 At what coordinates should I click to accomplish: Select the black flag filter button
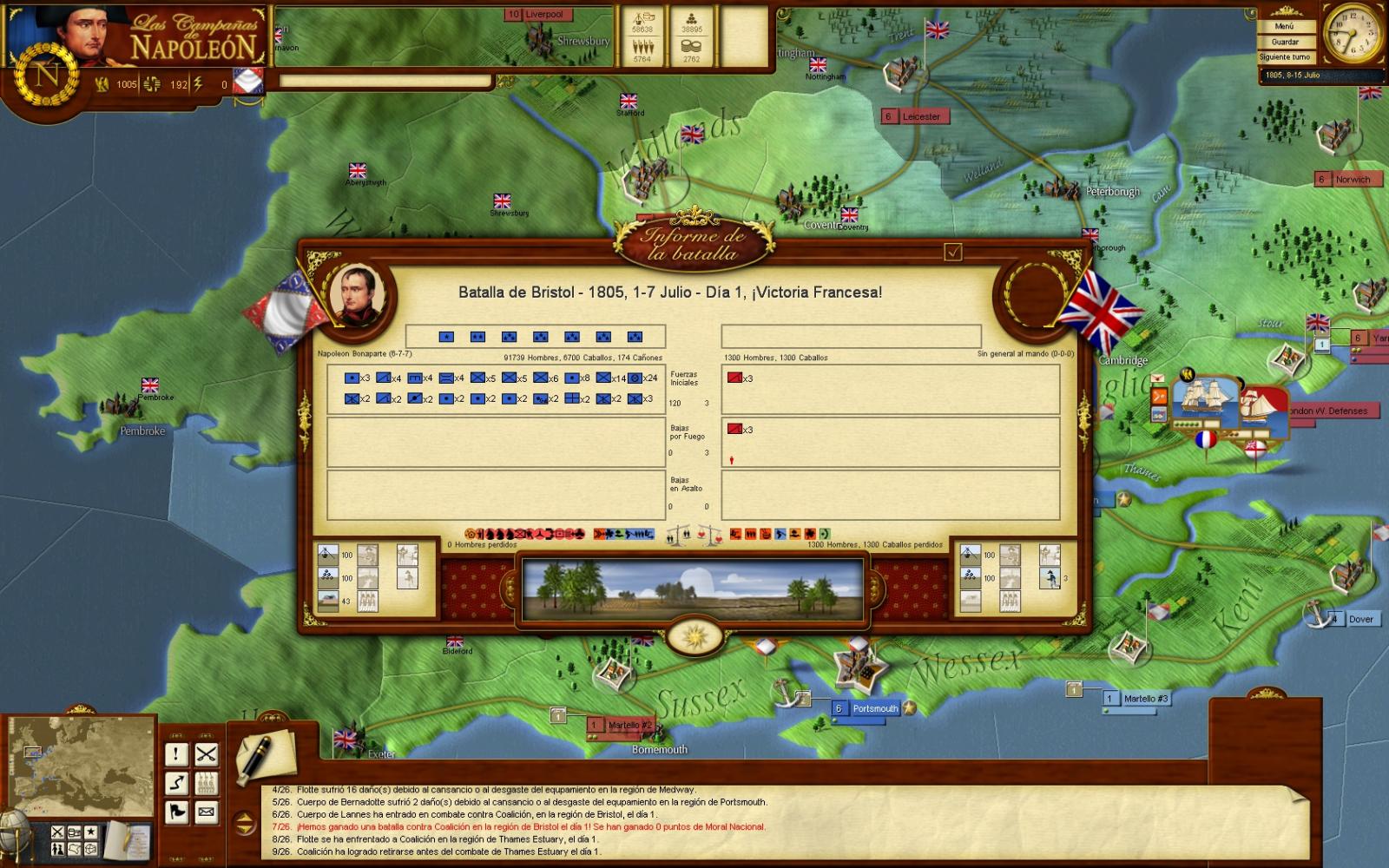tap(176, 812)
